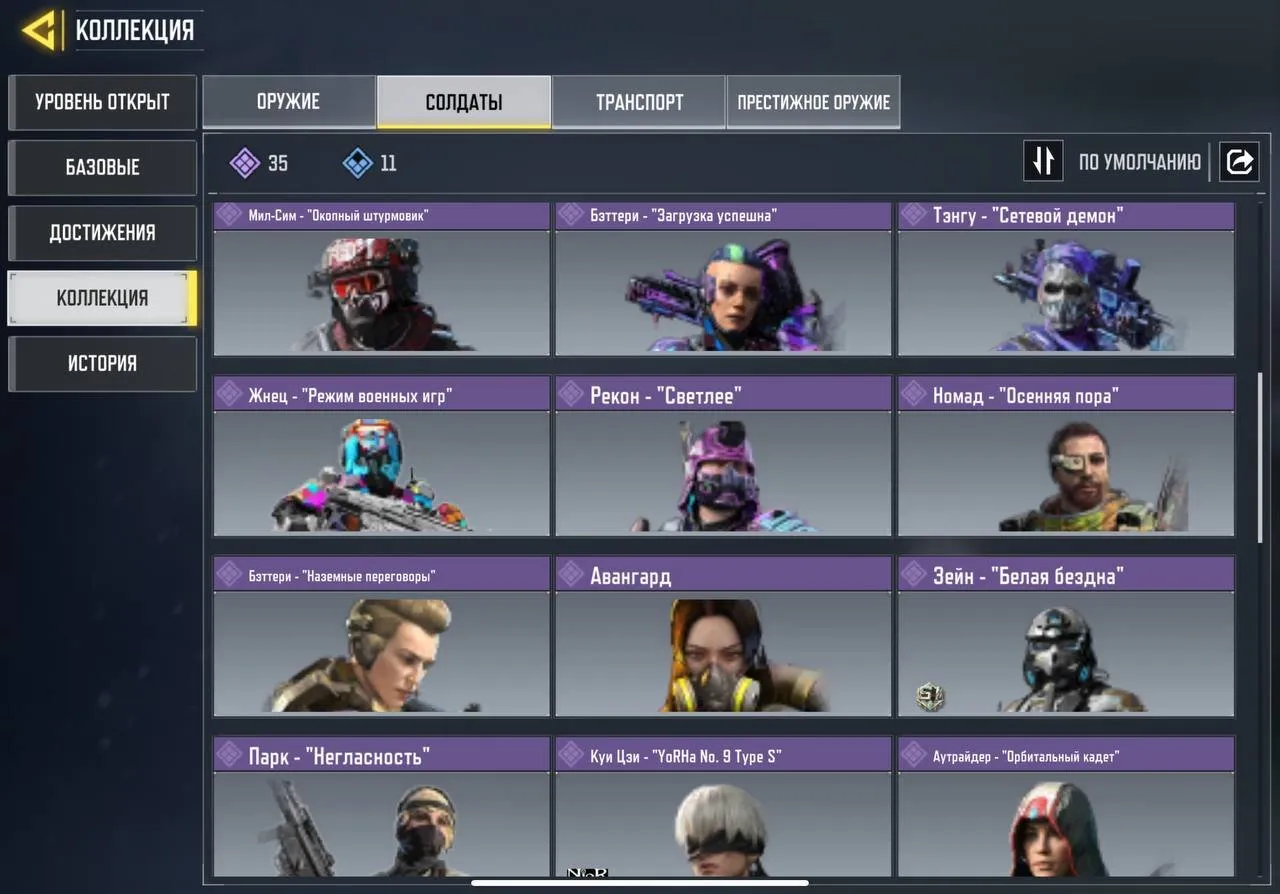Open the ПРЕСТИЖНОЕ ОРУЖИЕ tab
Viewport: 1280px width, 894px height.
(x=813, y=101)
